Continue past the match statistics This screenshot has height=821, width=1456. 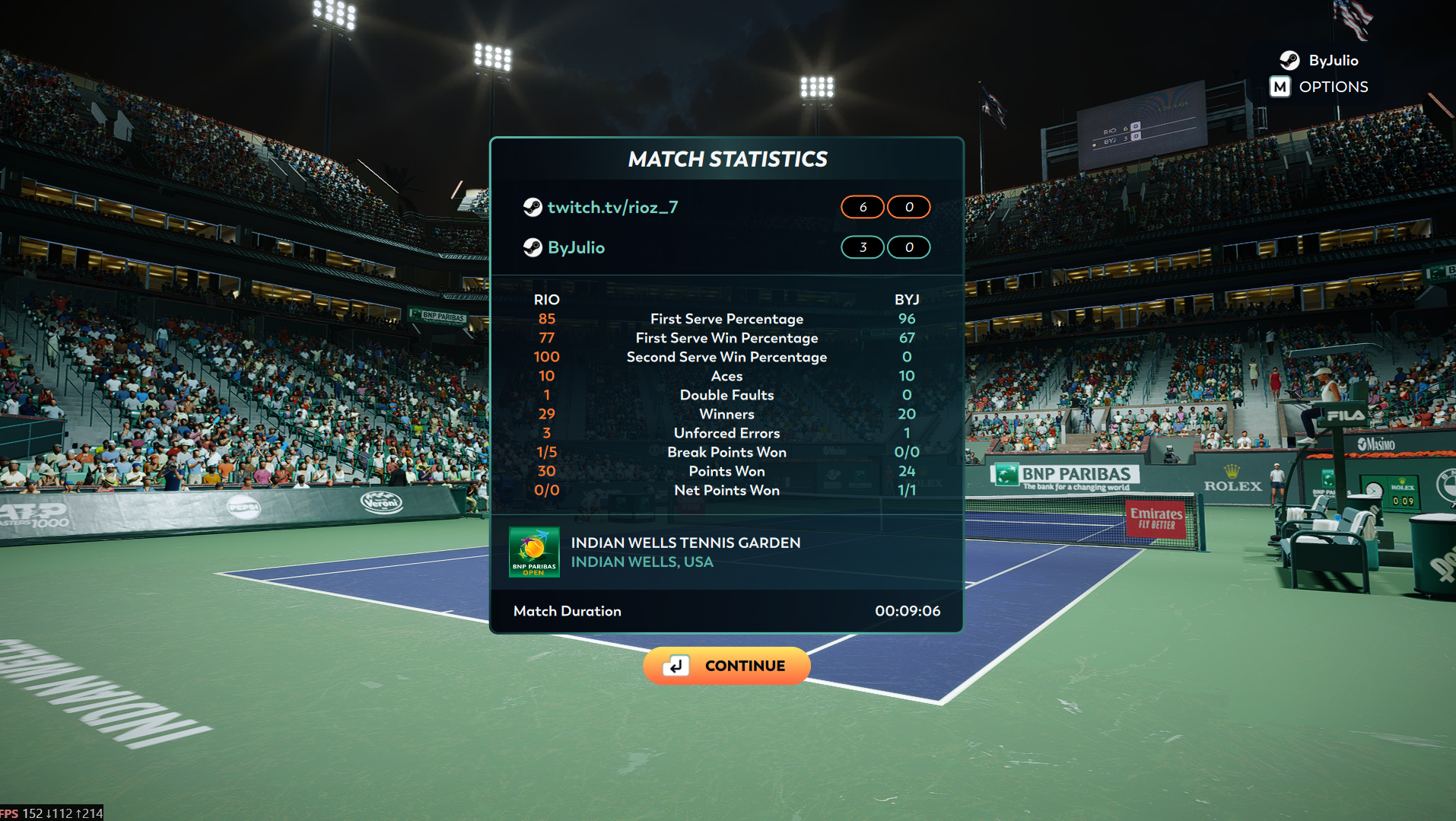click(726, 666)
